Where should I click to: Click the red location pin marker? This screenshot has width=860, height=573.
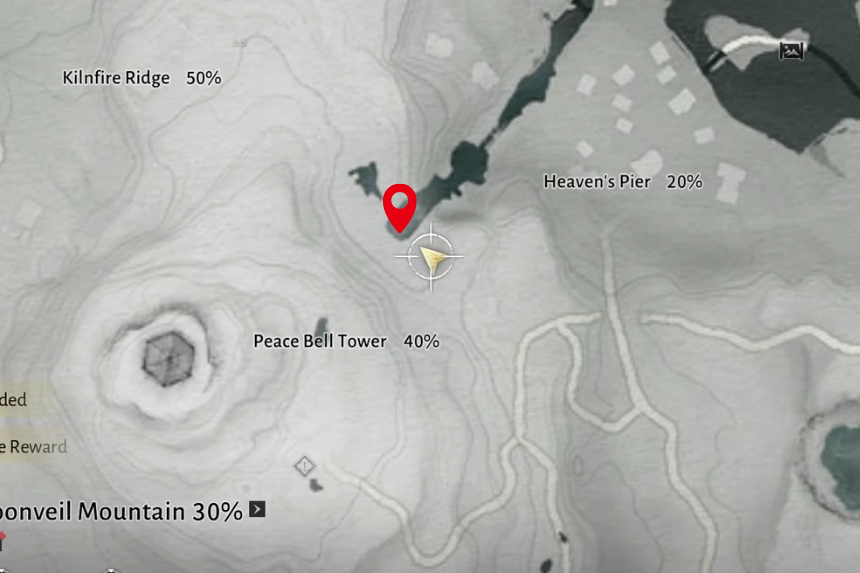(x=400, y=207)
